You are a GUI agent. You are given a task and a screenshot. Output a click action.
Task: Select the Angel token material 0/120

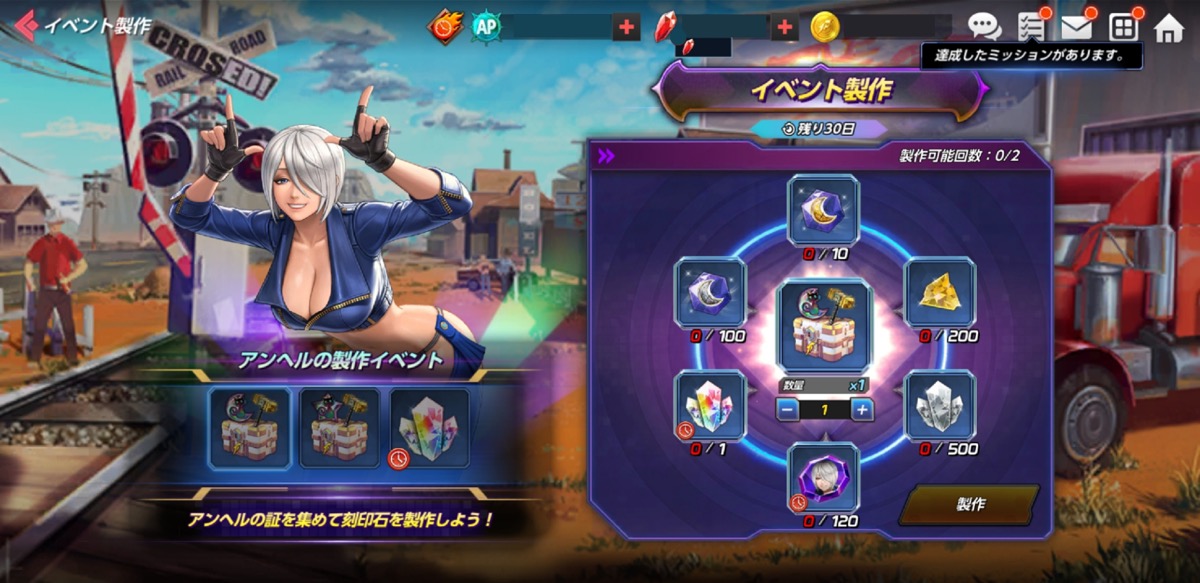823,477
